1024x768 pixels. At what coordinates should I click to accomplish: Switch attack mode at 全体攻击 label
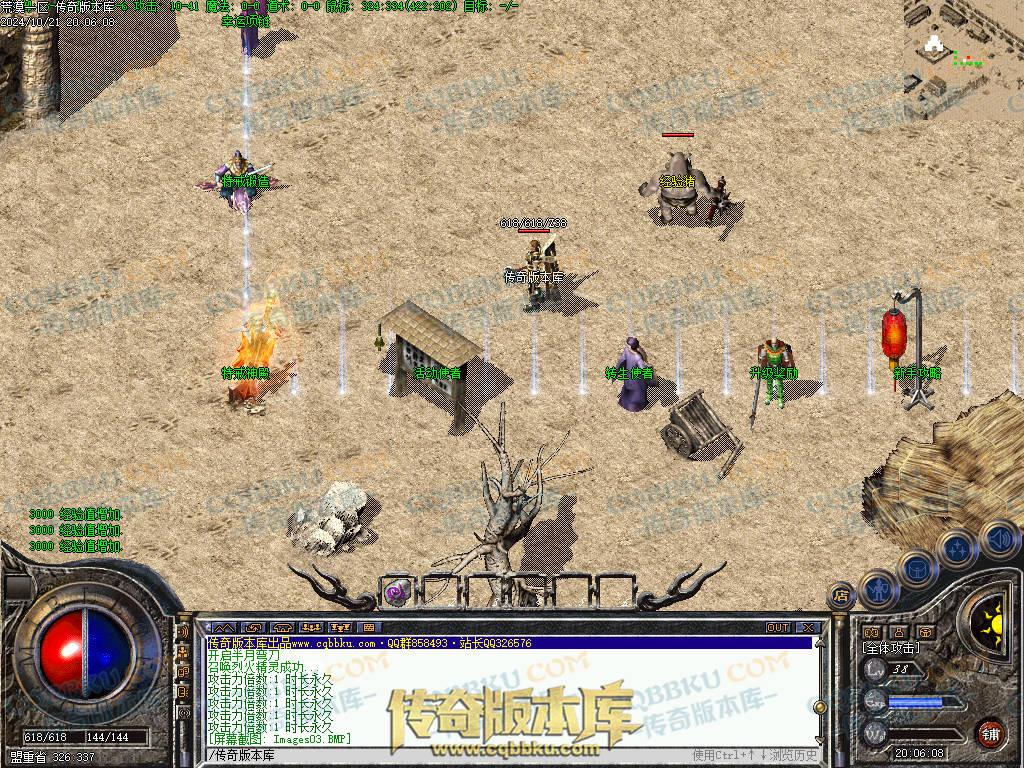(x=892, y=648)
